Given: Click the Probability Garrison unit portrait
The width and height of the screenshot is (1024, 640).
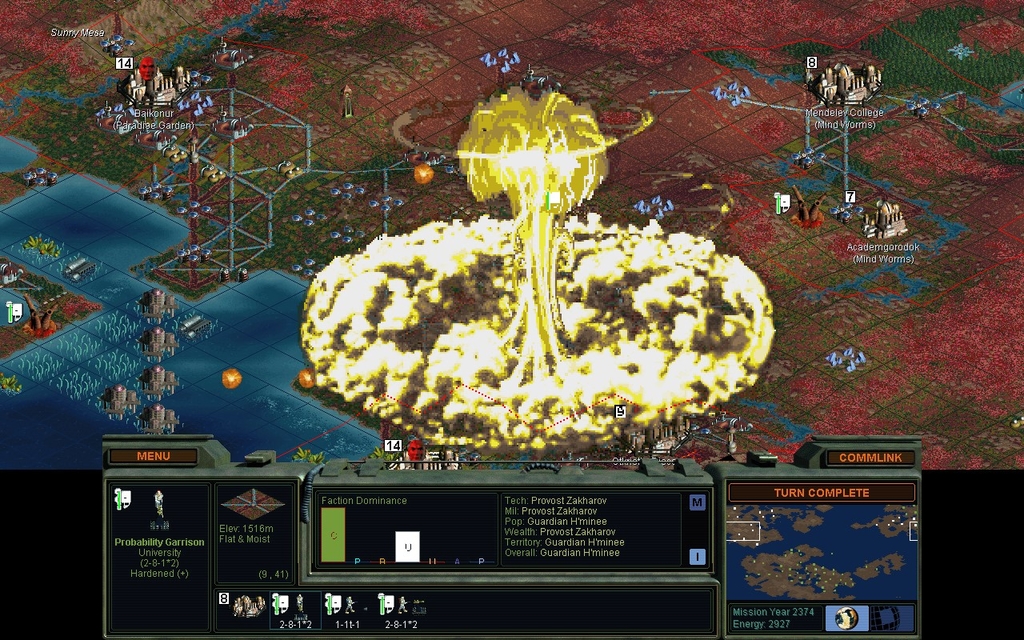Looking at the screenshot, I should click(x=158, y=510).
